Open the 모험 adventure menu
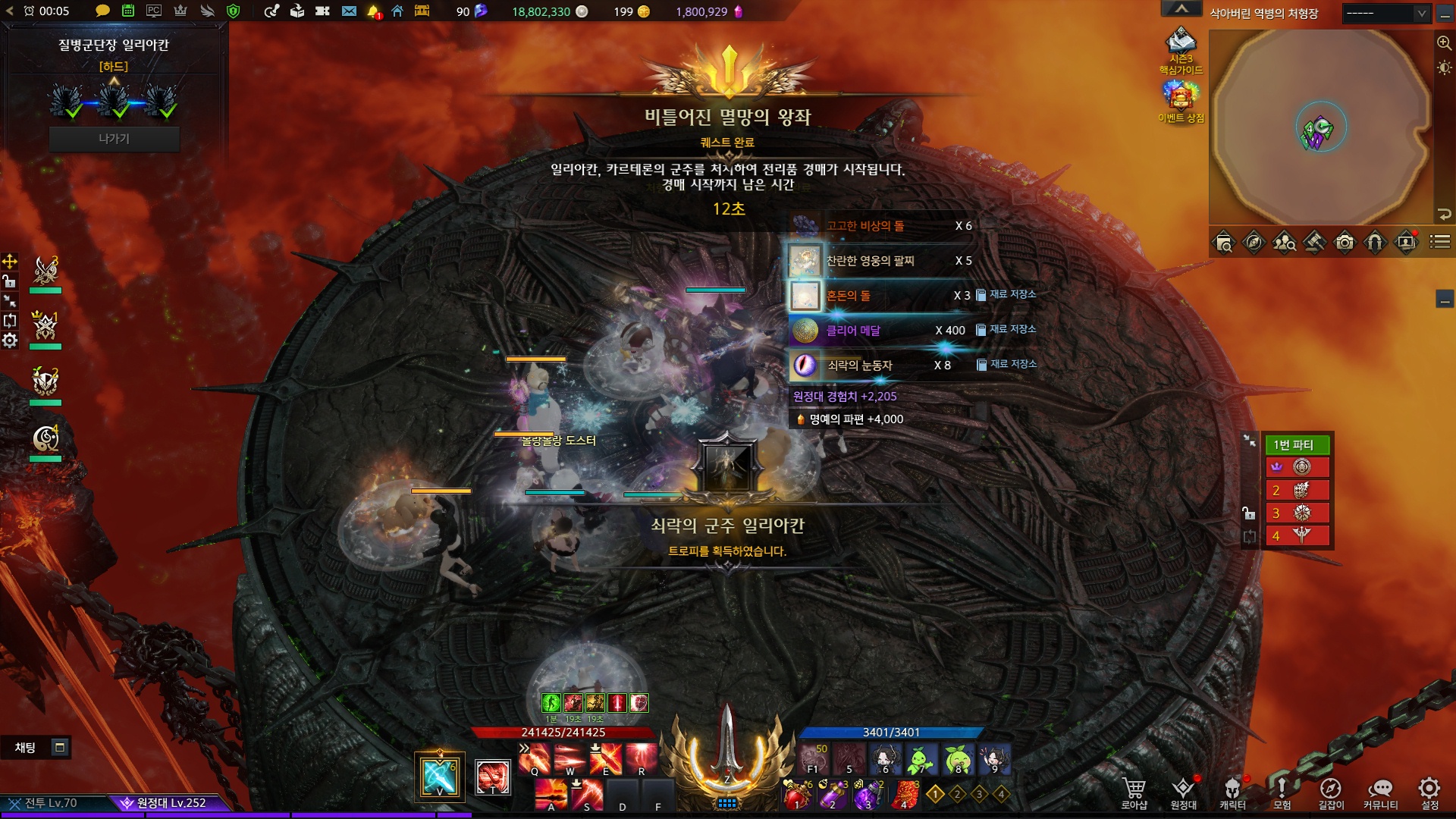 [x=1282, y=793]
